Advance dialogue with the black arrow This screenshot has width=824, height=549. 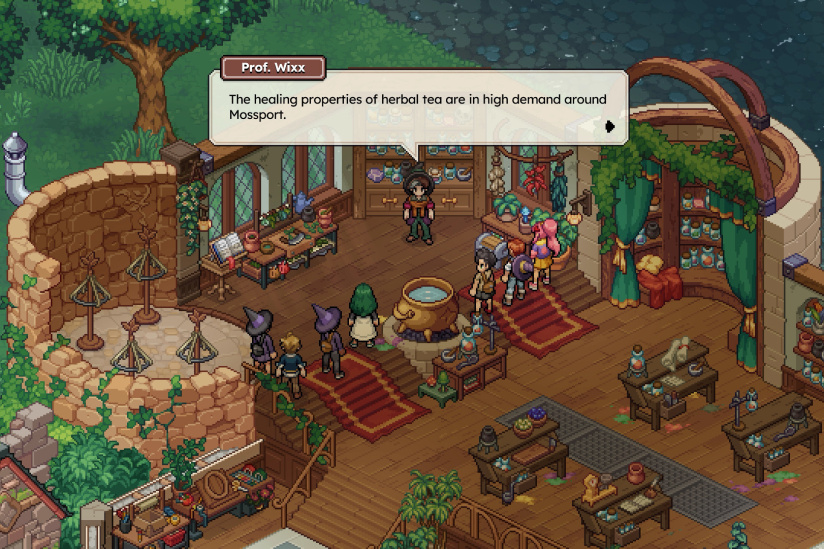coord(609,126)
